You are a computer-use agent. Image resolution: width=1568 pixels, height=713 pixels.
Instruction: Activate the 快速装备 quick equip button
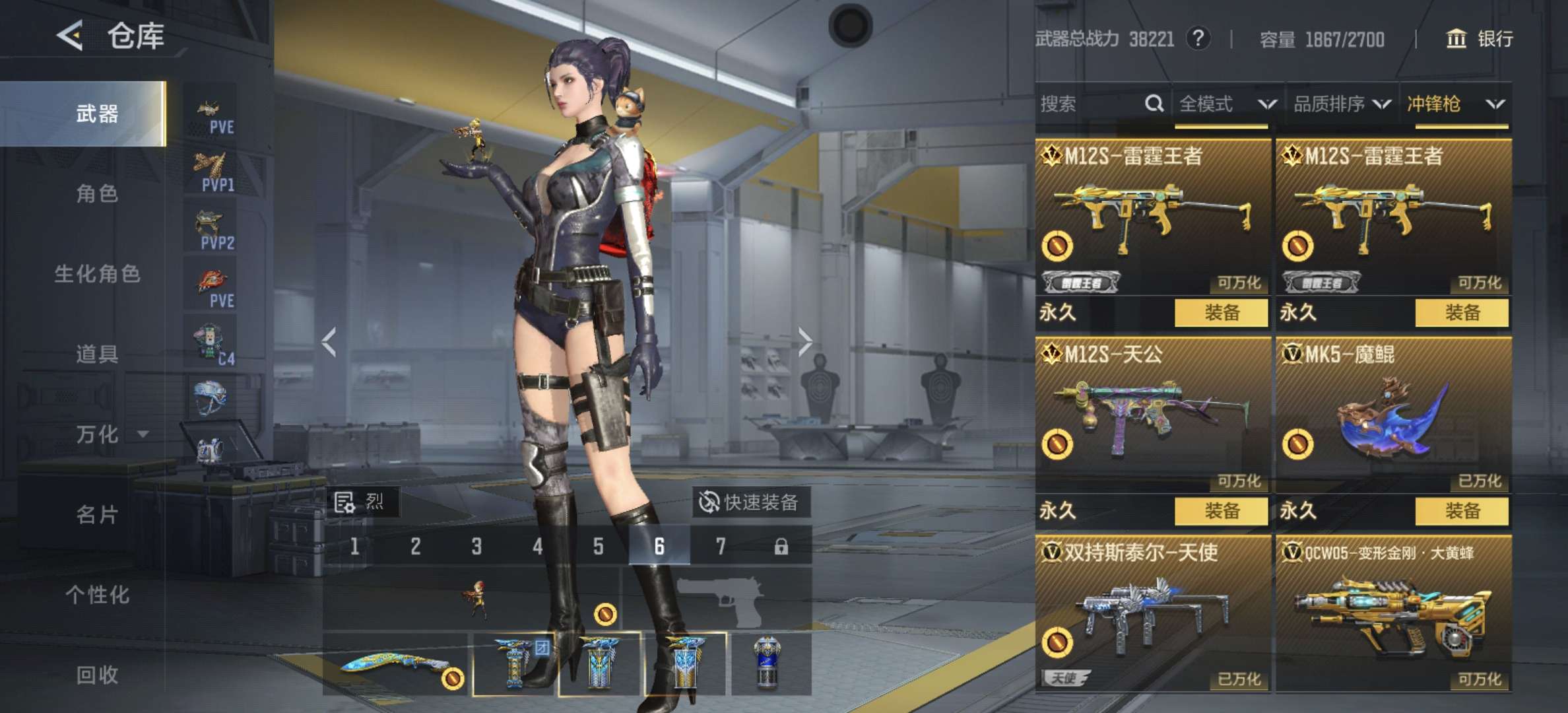pos(750,502)
